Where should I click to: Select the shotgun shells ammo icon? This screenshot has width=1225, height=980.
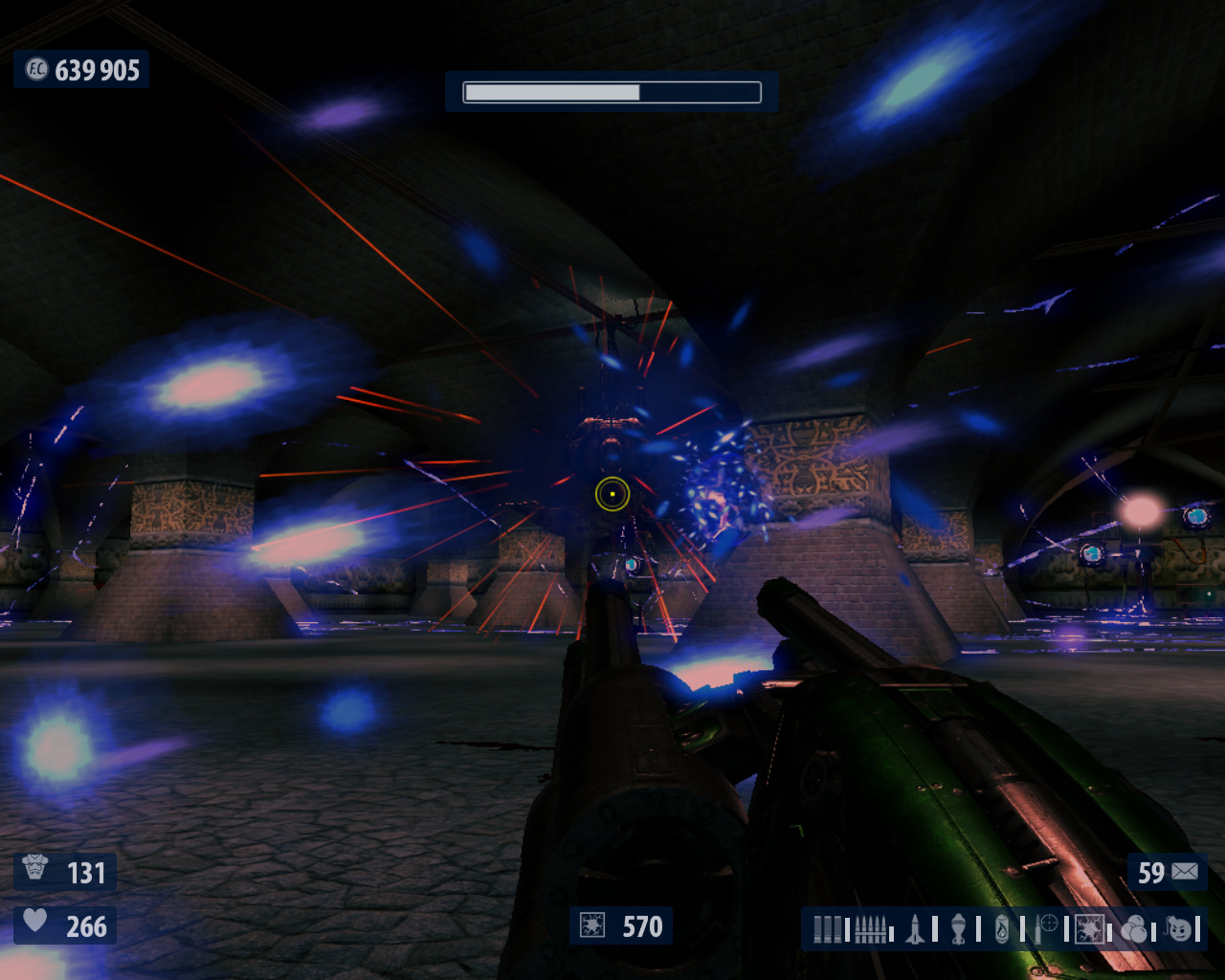tap(827, 928)
